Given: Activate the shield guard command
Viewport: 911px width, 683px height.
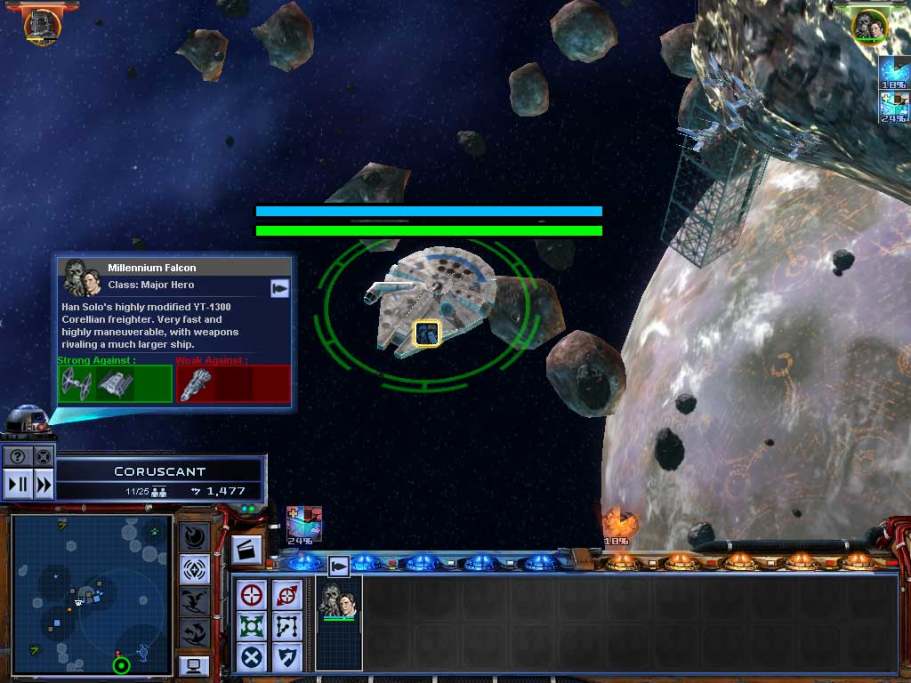Looking at the screenshot, I should coord(287,657).
